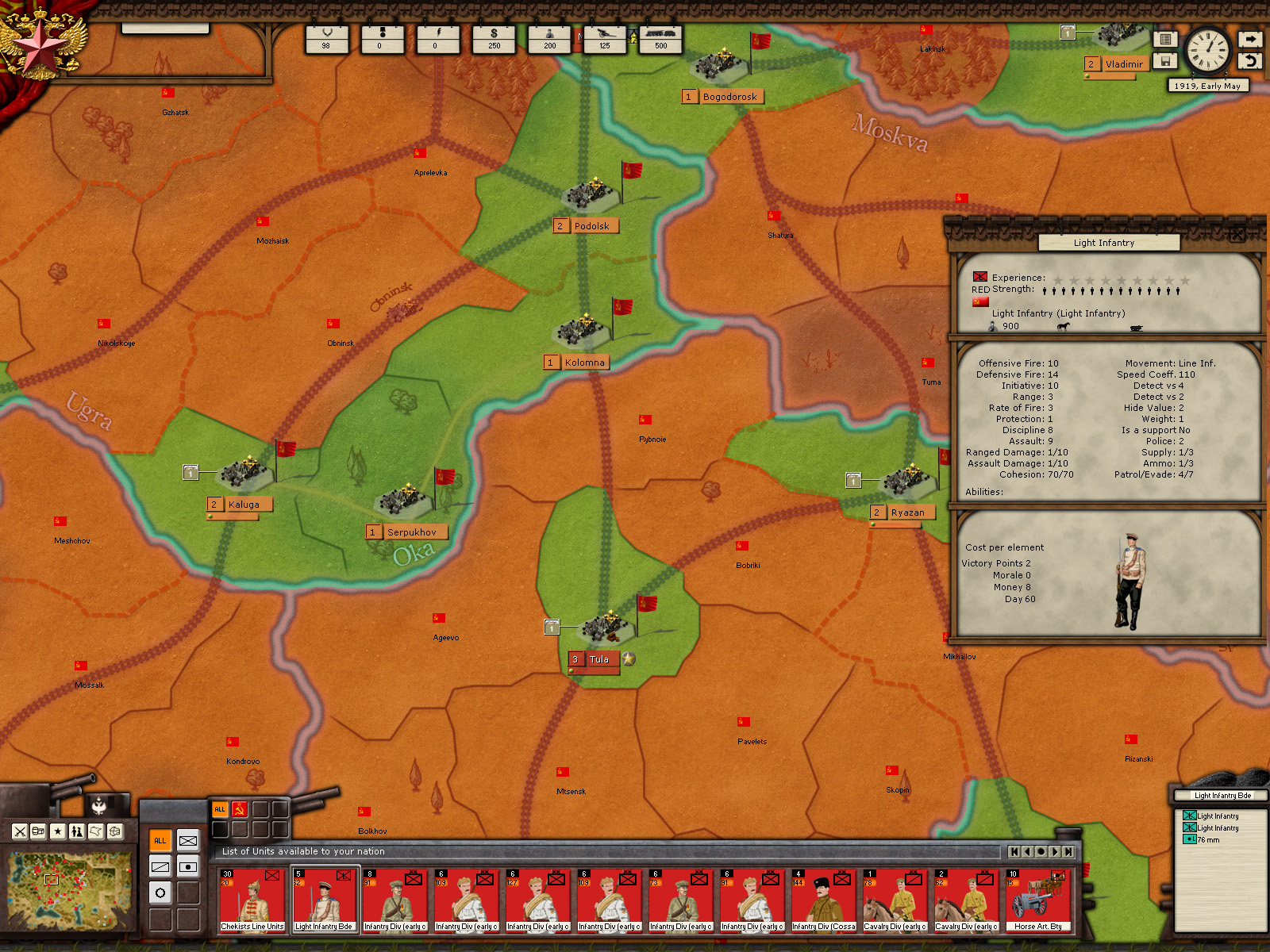The width and height of the screenshot is (1270, 952).
Task: Click the crossed swords map filter icon
Action: 20,831
